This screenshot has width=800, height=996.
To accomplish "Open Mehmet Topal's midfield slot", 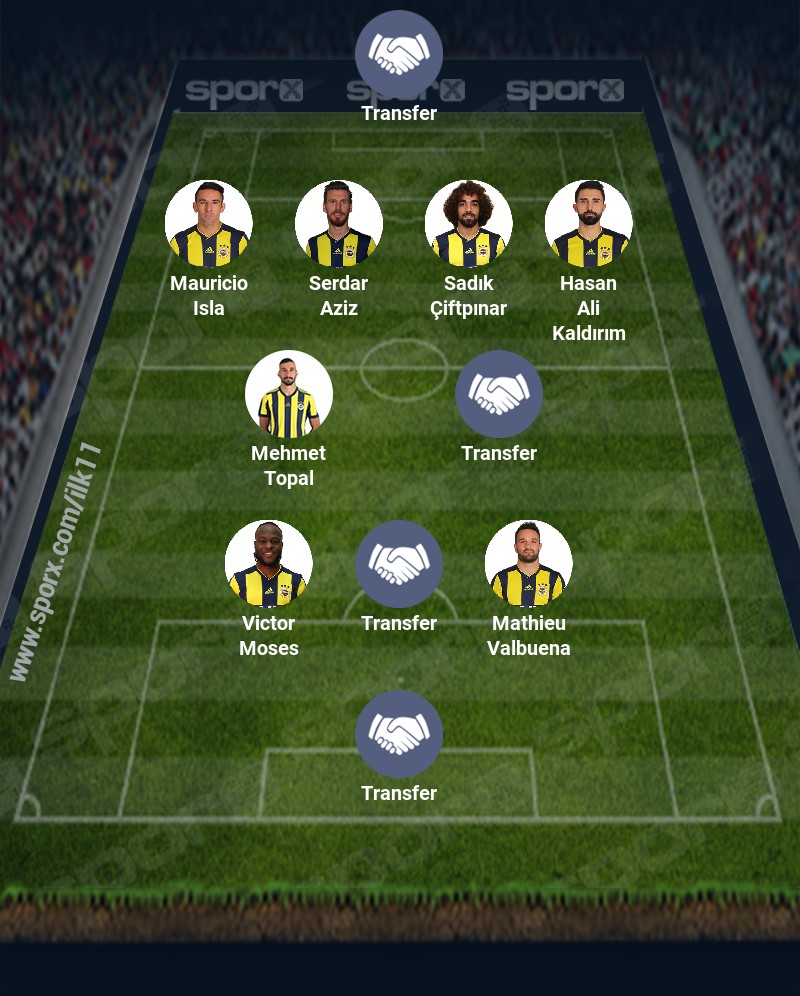I will [289, 394].
